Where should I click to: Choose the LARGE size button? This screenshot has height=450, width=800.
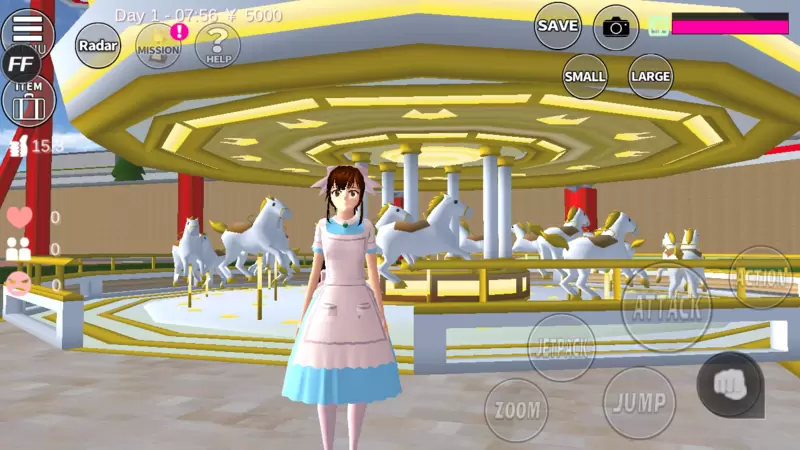coord(650,76)
